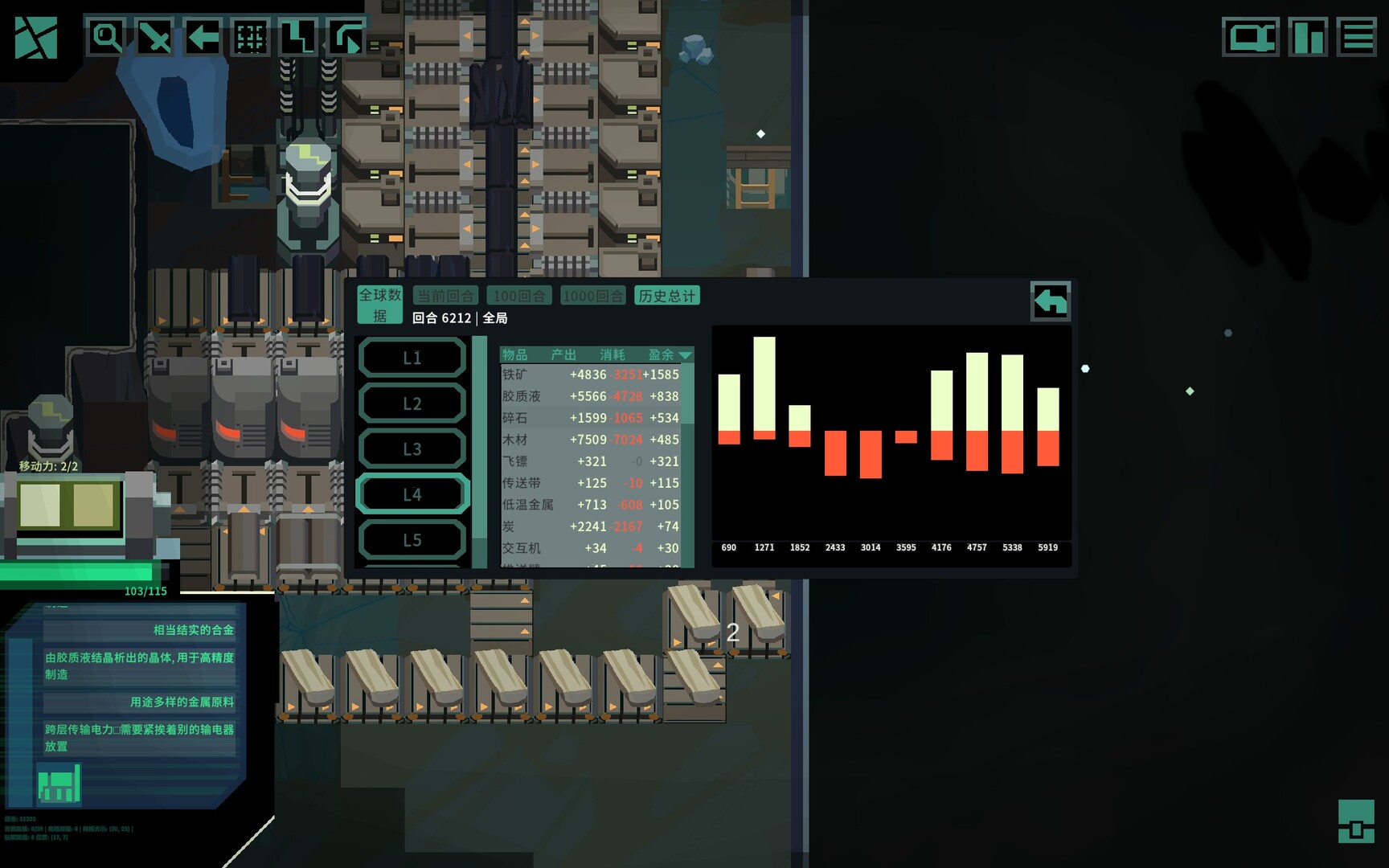The height and width of the screenshot is (868, 1389).
Task: Switch to the 1000回合 tab
Action: point(593,295)
